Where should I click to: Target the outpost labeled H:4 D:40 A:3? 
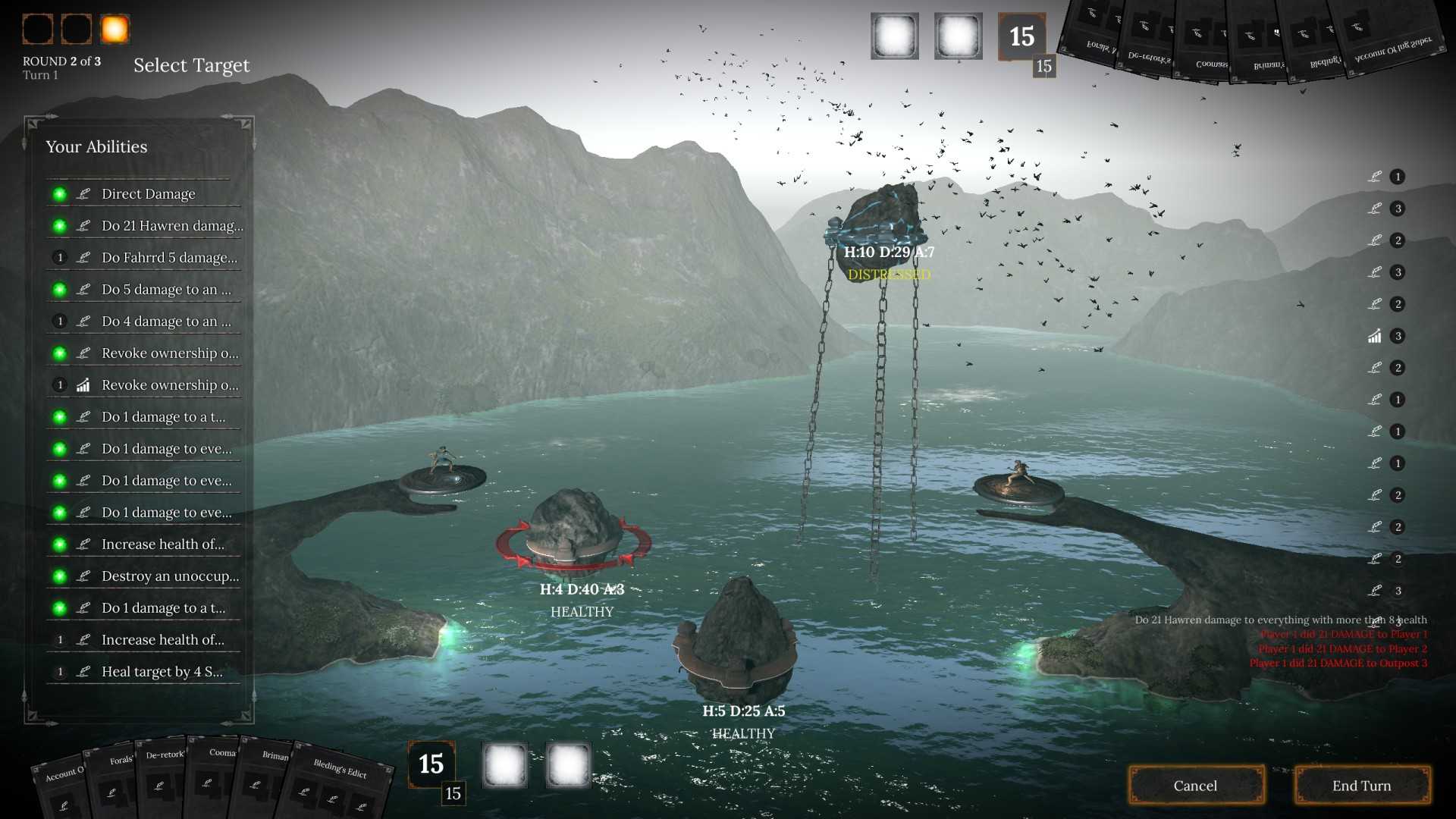pos(574,531)
